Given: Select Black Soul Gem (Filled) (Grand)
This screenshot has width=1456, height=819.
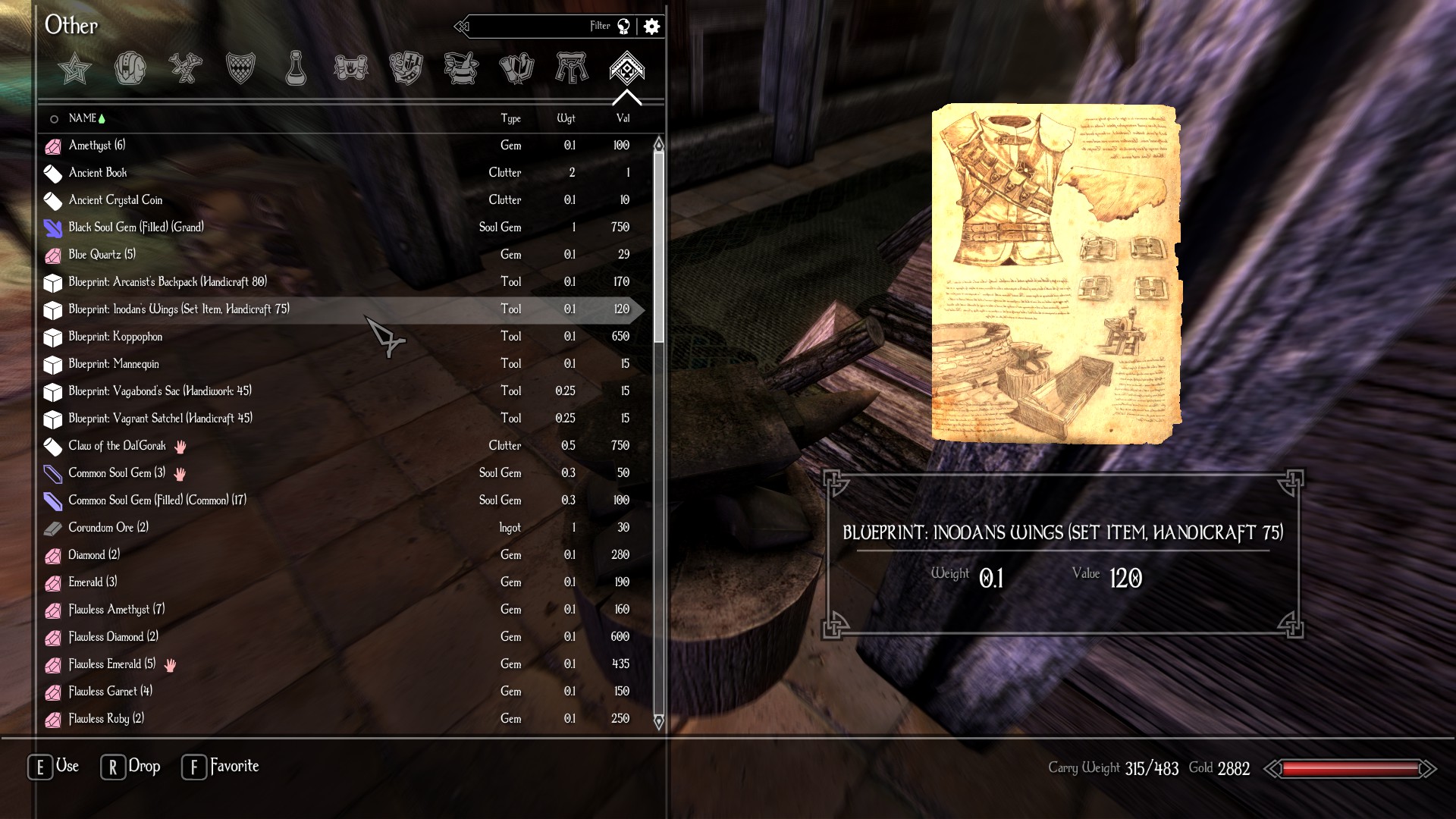Looking at the screenshot, I should click(136, 227).
